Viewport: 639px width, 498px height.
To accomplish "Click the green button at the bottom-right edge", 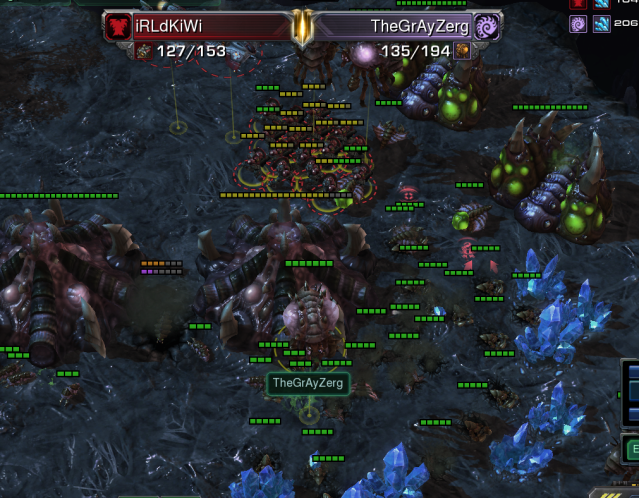I will click(x=632, y=449).
